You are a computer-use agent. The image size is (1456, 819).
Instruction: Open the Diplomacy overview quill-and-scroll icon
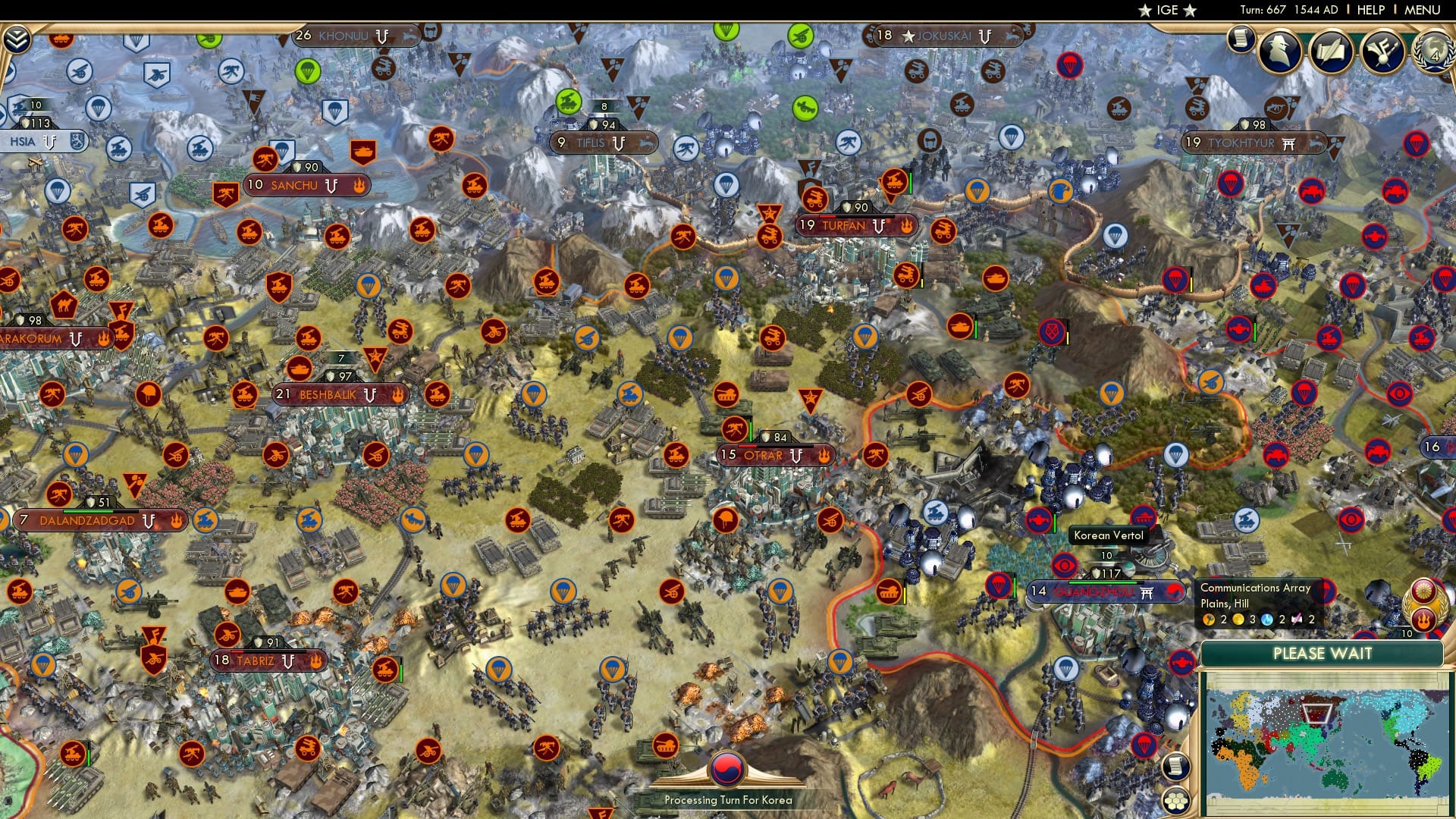click(1332, 50)
